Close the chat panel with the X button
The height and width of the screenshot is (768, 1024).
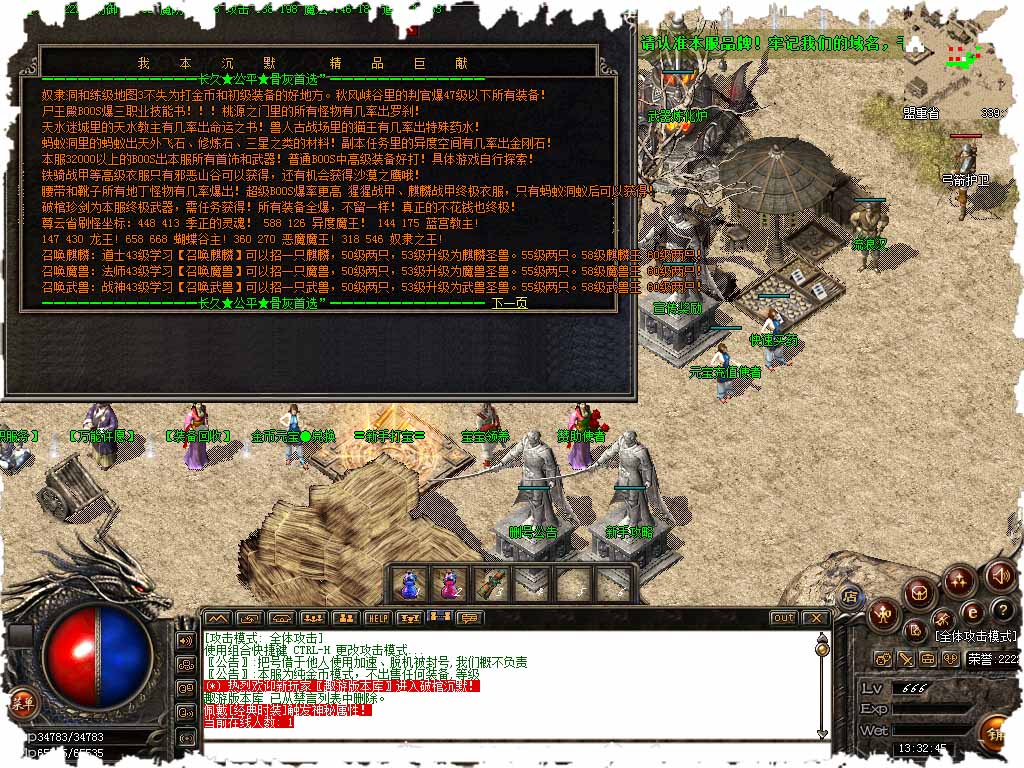[x=815, y=618]
